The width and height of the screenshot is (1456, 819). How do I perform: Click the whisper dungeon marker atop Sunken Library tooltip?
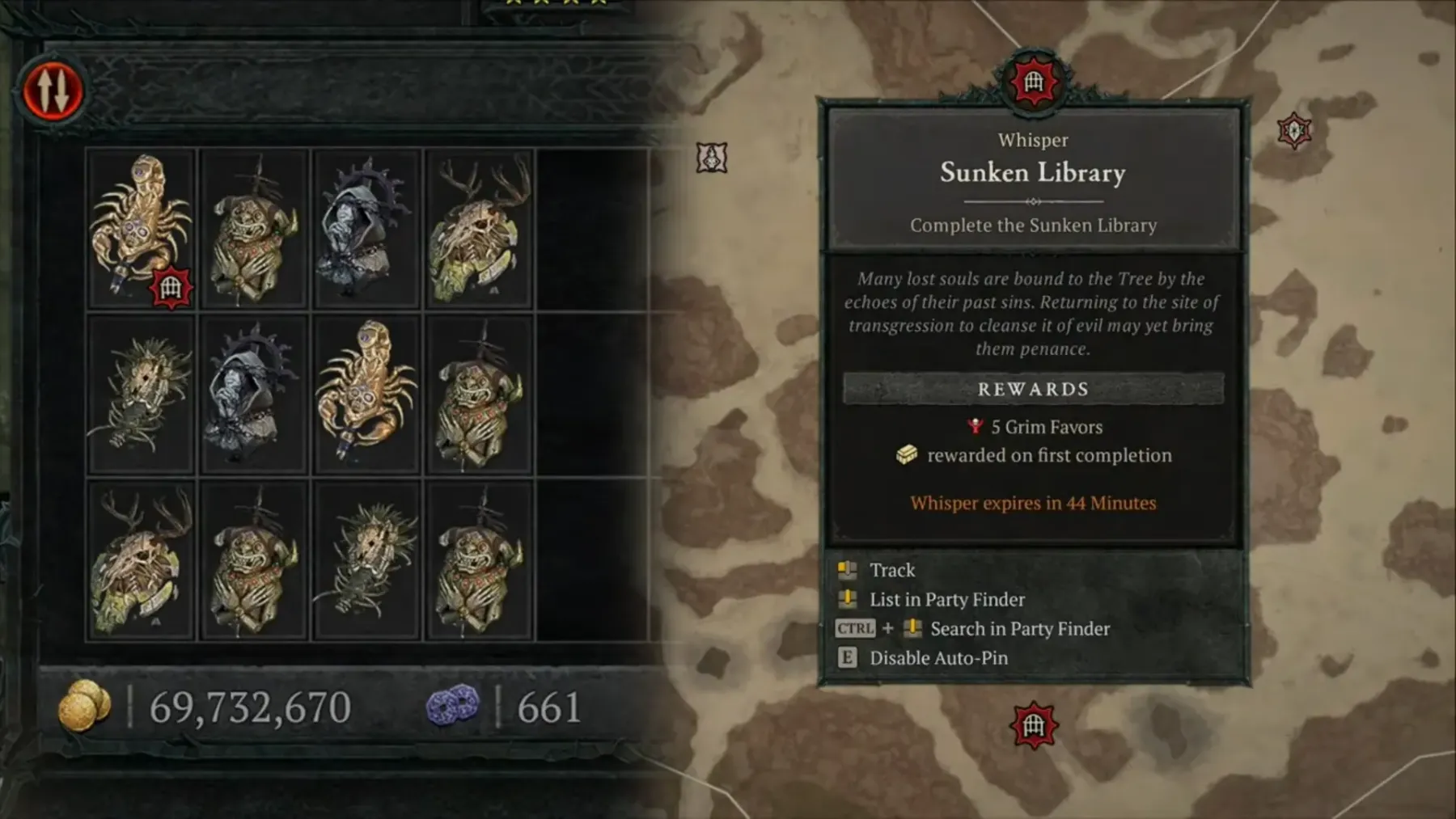1033,82
